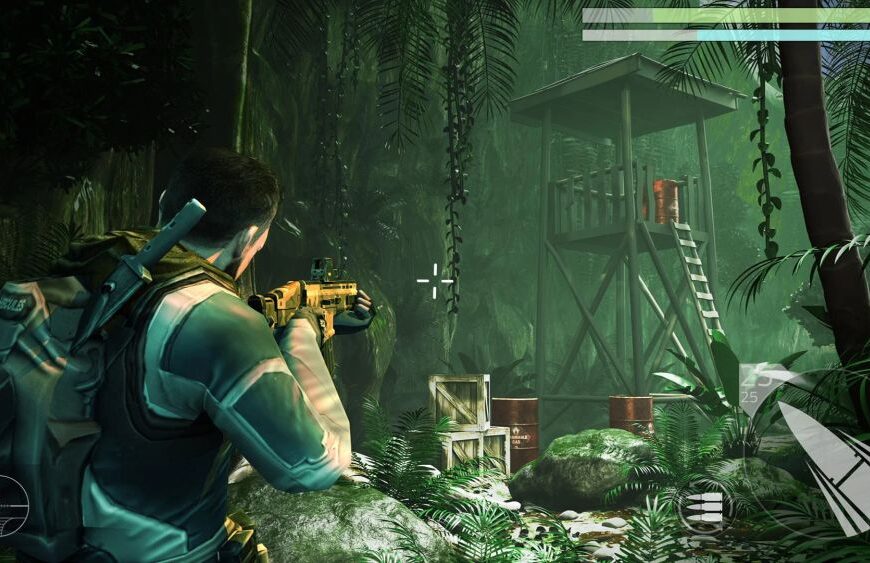
Task: Toggle the scope aim circle icon
Action: [10, 505]
